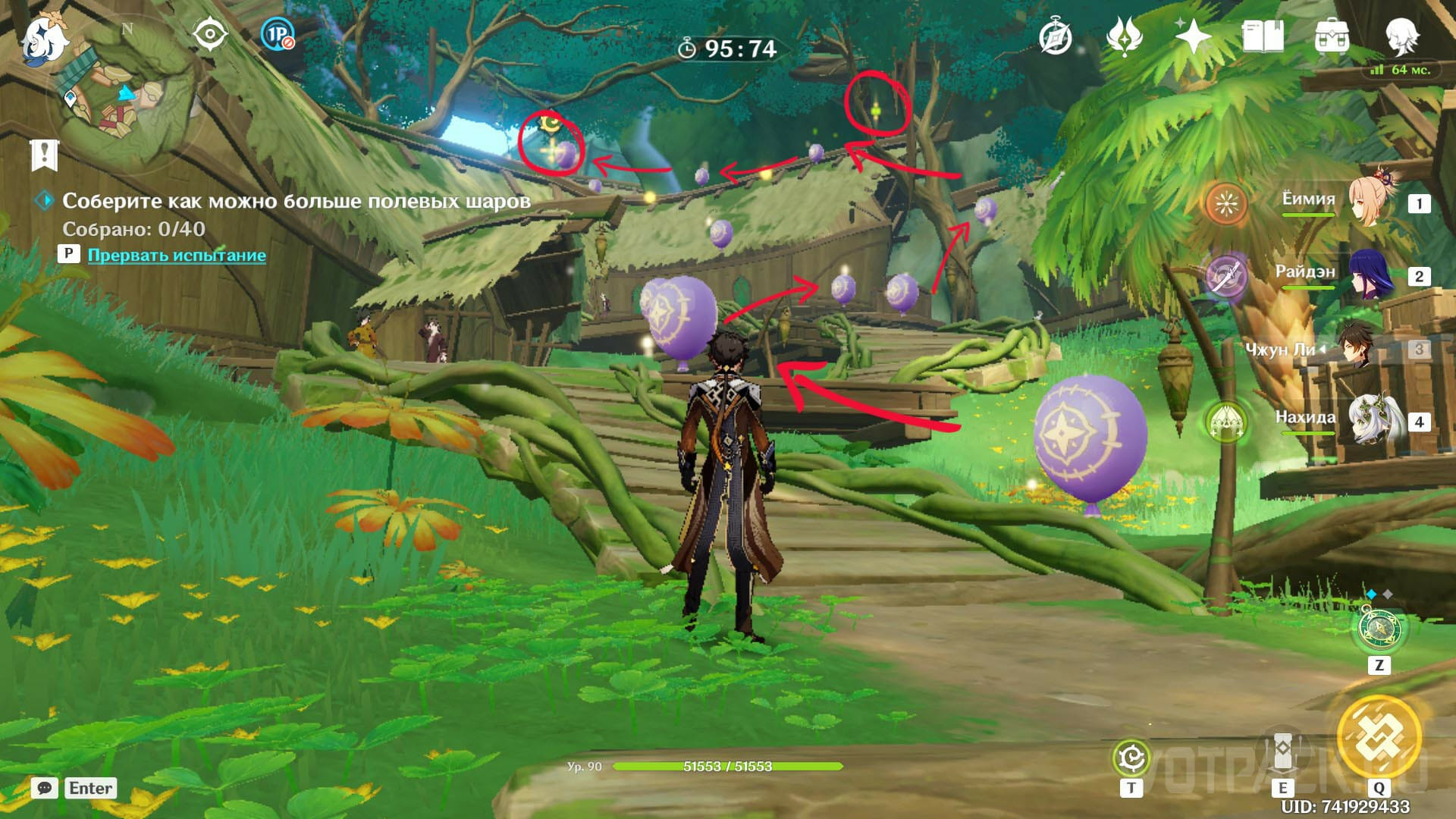Viewport: 1456px width, 819px height.
Task: Open the Paimon menu icon
Action: pyautogui.click(x=44, y=39)
